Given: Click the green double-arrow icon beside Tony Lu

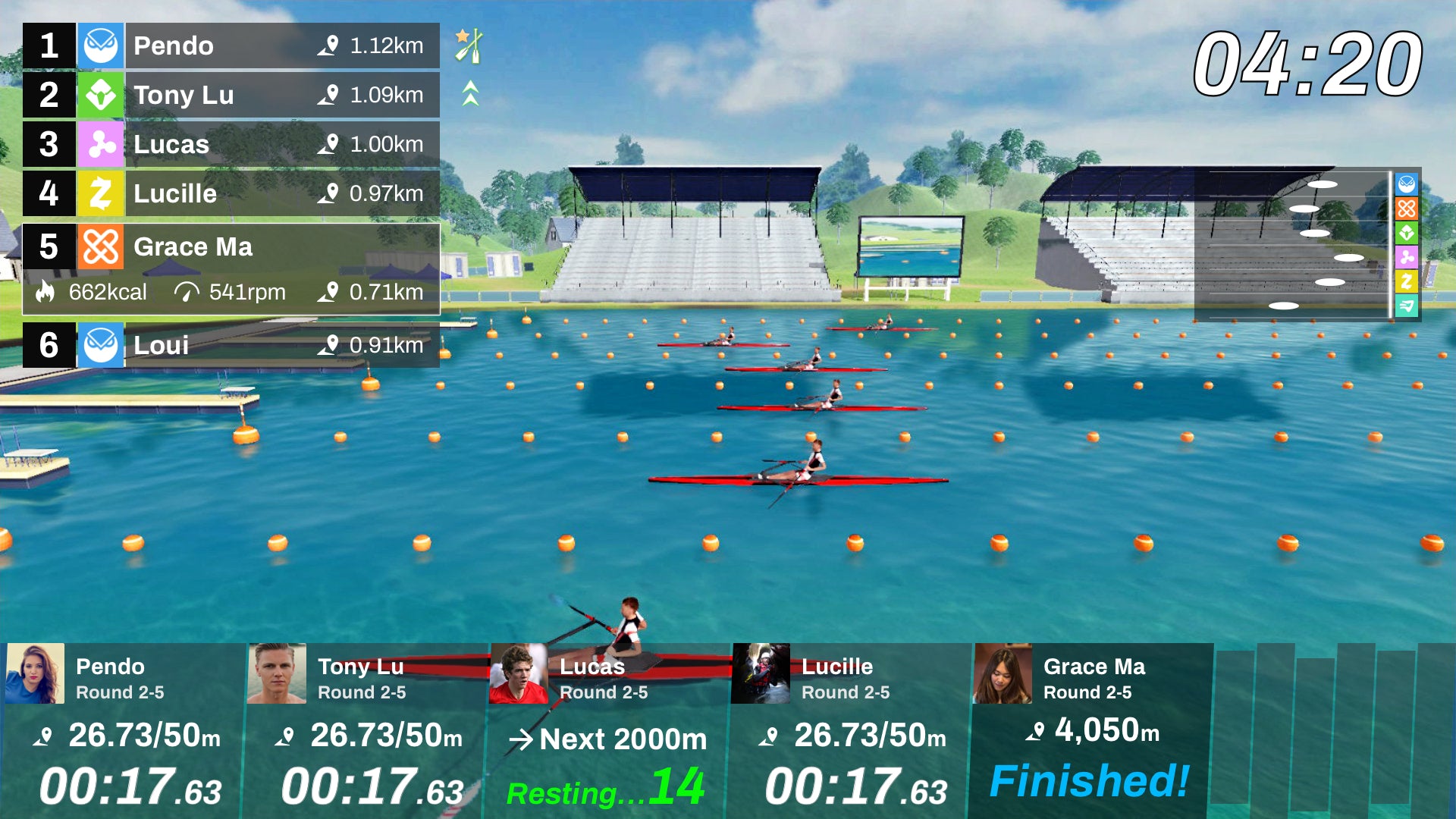Looking at the screenshot, I should point(470,94).
